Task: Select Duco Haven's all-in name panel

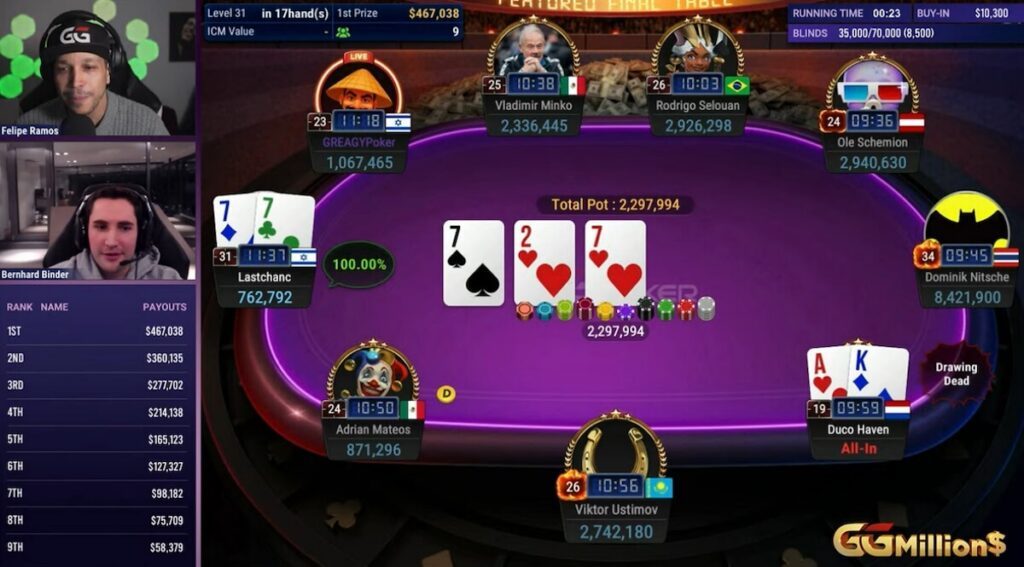Action: 858,440
